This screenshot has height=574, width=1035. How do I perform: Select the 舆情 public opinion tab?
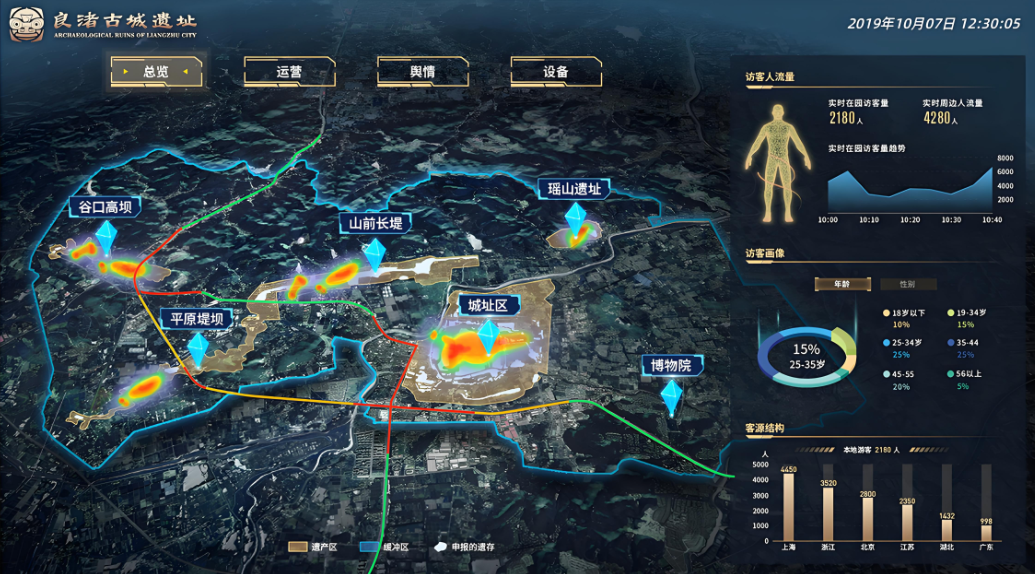tap(423, 72)
